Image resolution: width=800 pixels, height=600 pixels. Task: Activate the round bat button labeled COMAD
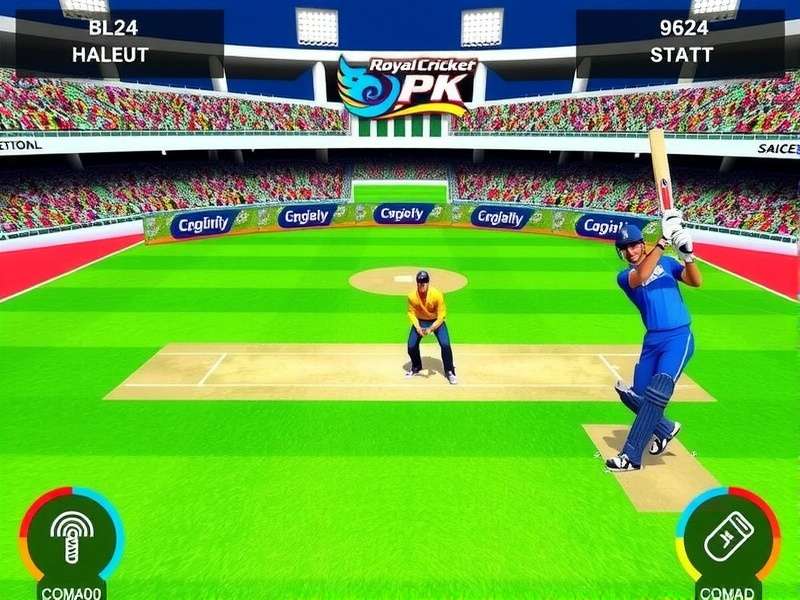pos(728,537)
